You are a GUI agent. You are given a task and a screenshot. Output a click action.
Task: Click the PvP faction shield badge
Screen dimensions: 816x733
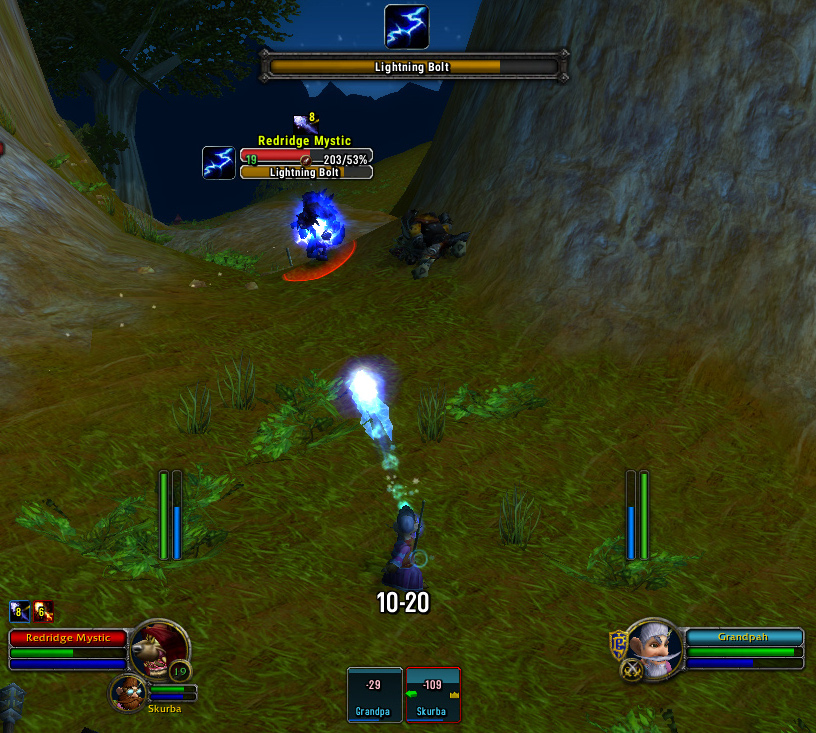pyautogui.click(x=619, y=644)
